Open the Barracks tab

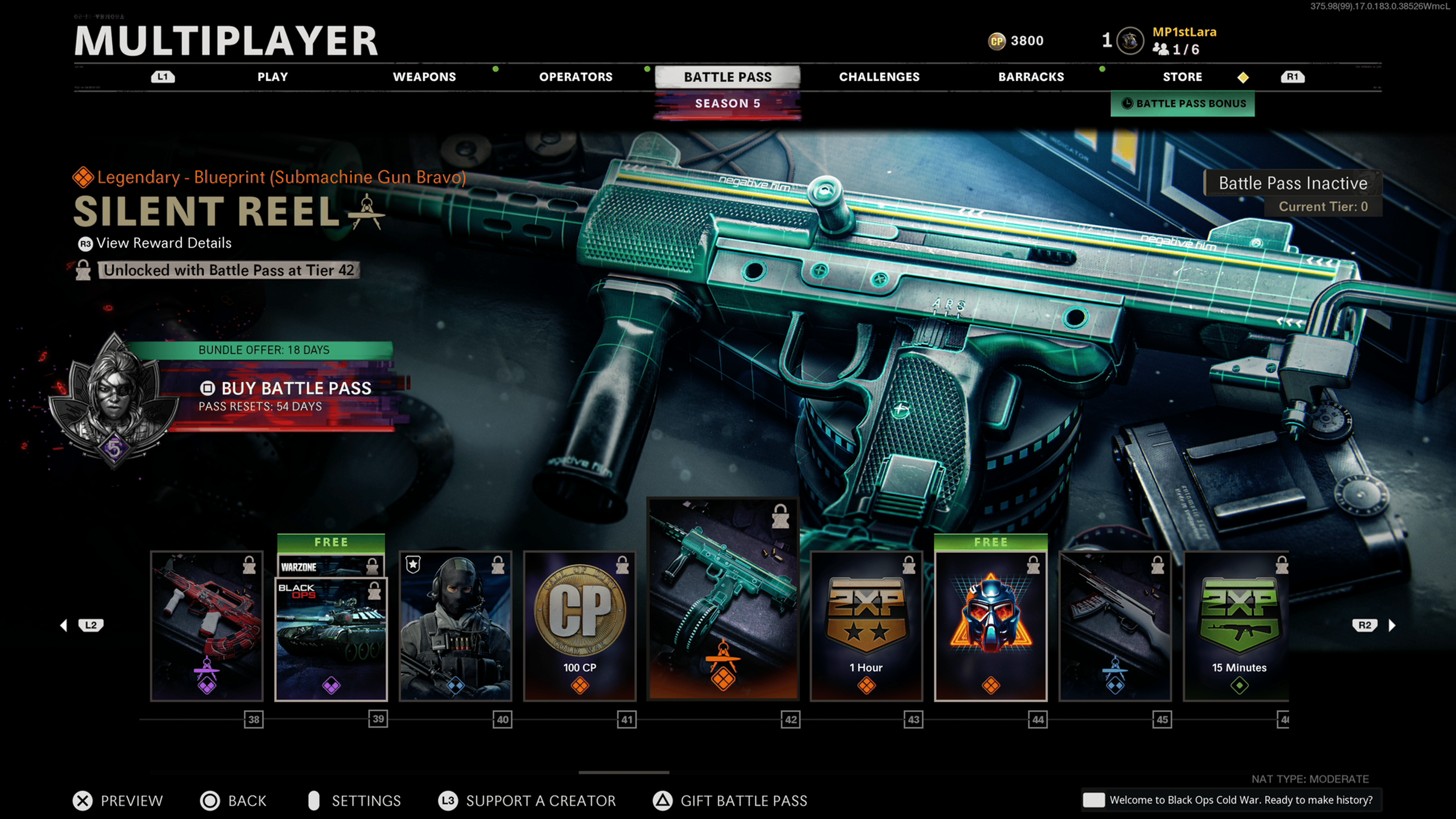pos(1031,77)
